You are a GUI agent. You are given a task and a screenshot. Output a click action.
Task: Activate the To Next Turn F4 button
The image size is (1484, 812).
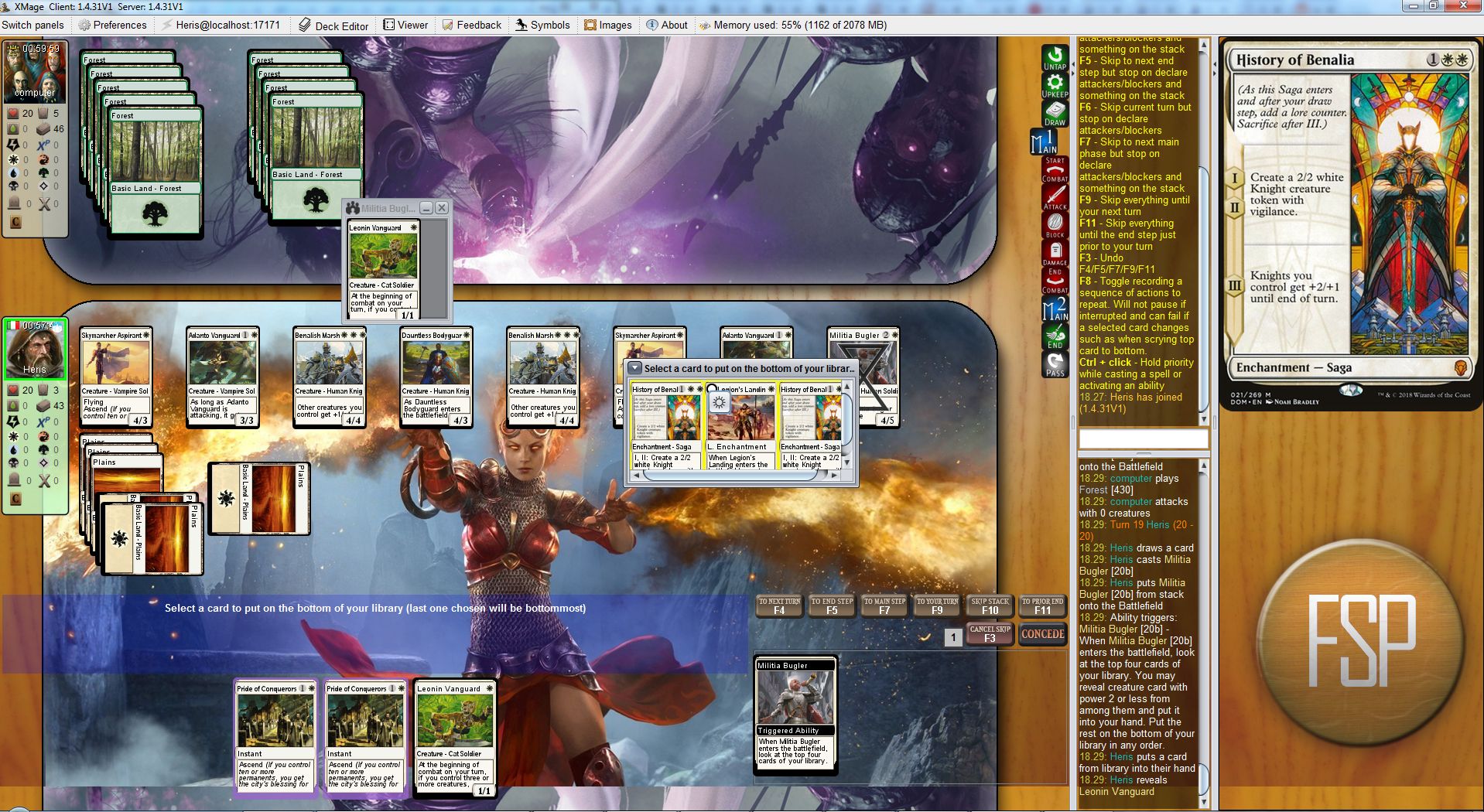[779, 606]
